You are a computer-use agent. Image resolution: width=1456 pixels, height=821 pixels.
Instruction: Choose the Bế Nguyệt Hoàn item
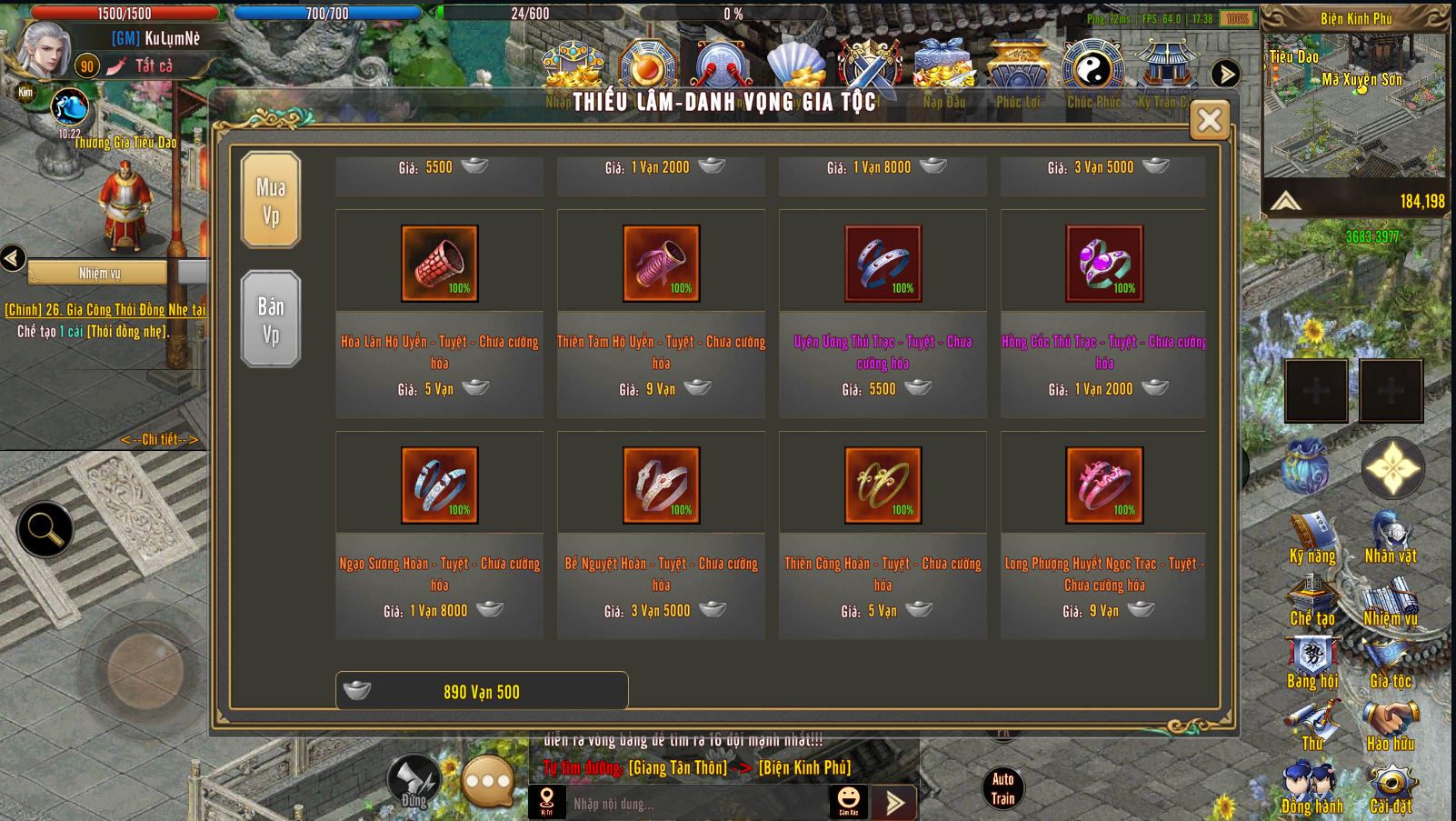[662, 486]
